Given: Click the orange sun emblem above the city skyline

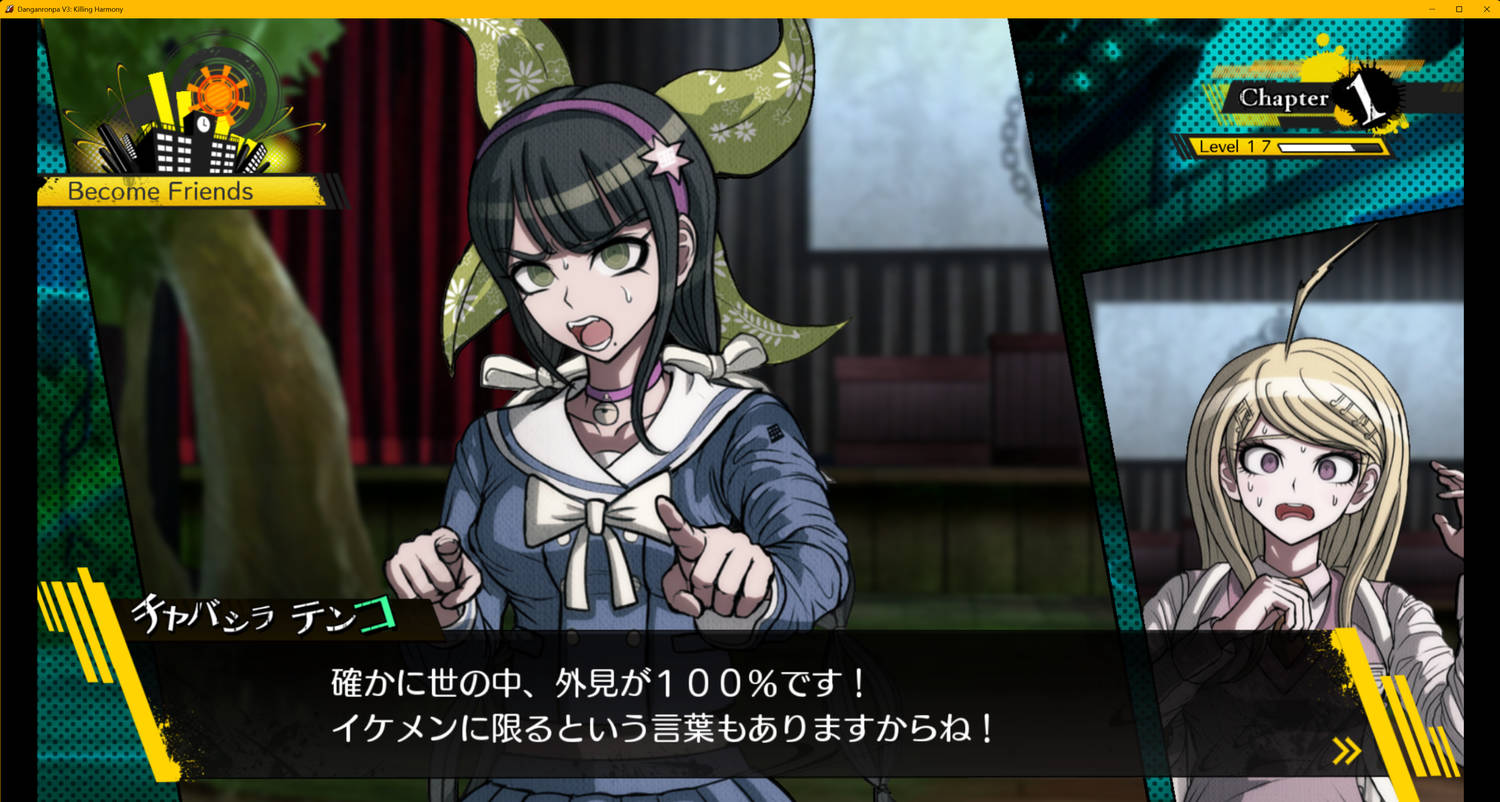Looking at the screenshot, I should tap(218, 95).
